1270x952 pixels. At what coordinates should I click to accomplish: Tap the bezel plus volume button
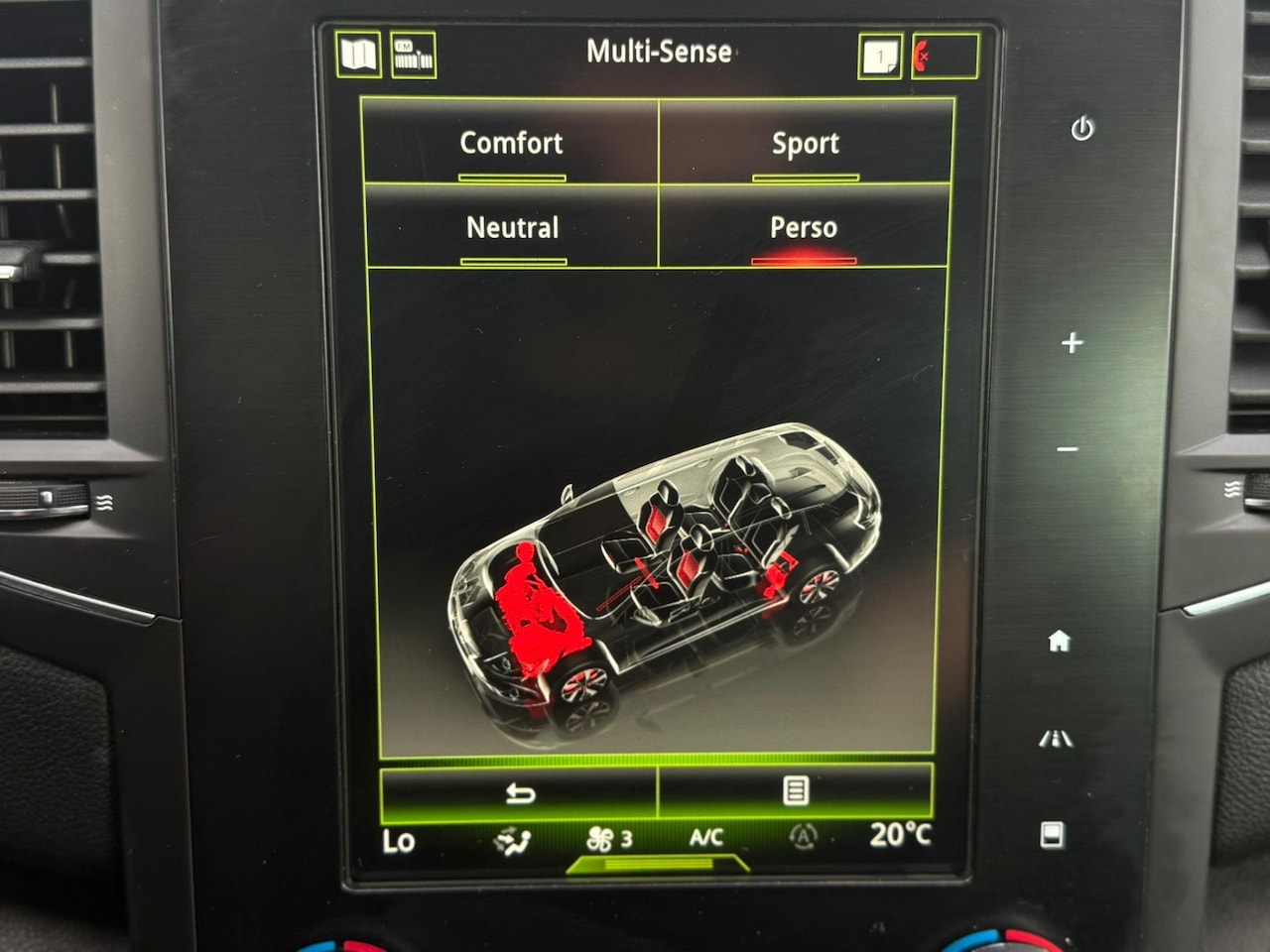click(x=1072, y=343)
